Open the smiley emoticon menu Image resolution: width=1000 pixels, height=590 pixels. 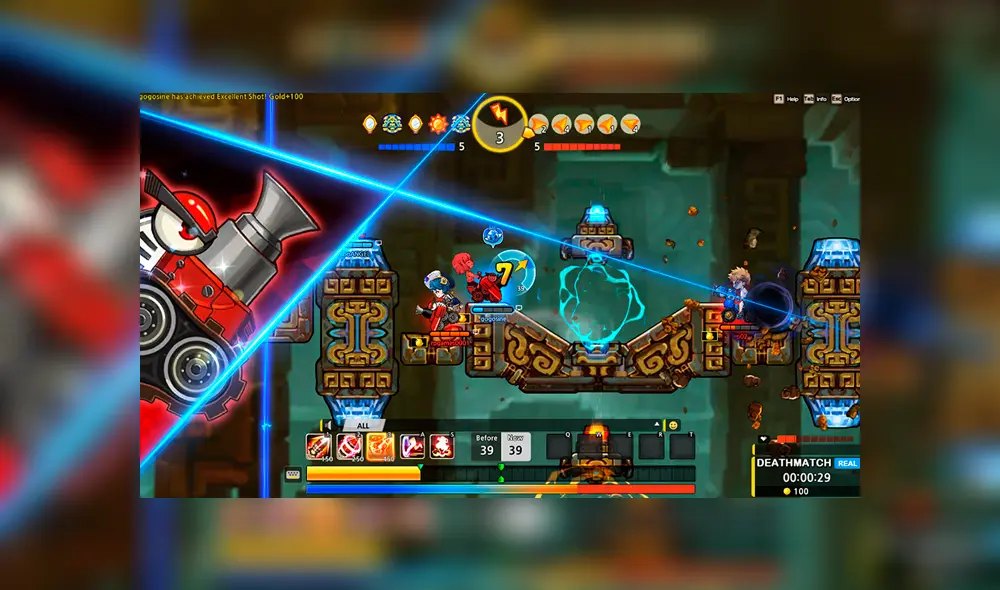click(673, 425)
